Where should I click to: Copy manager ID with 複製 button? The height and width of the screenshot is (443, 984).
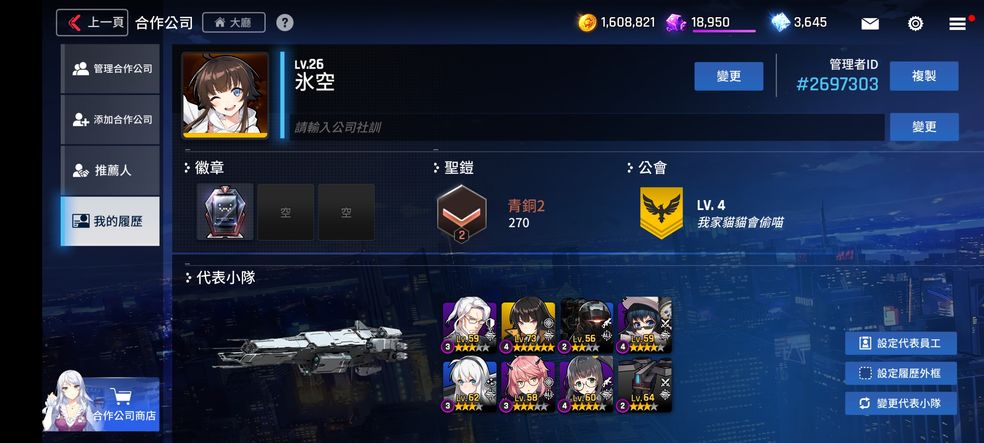click(x=924, y=76)
